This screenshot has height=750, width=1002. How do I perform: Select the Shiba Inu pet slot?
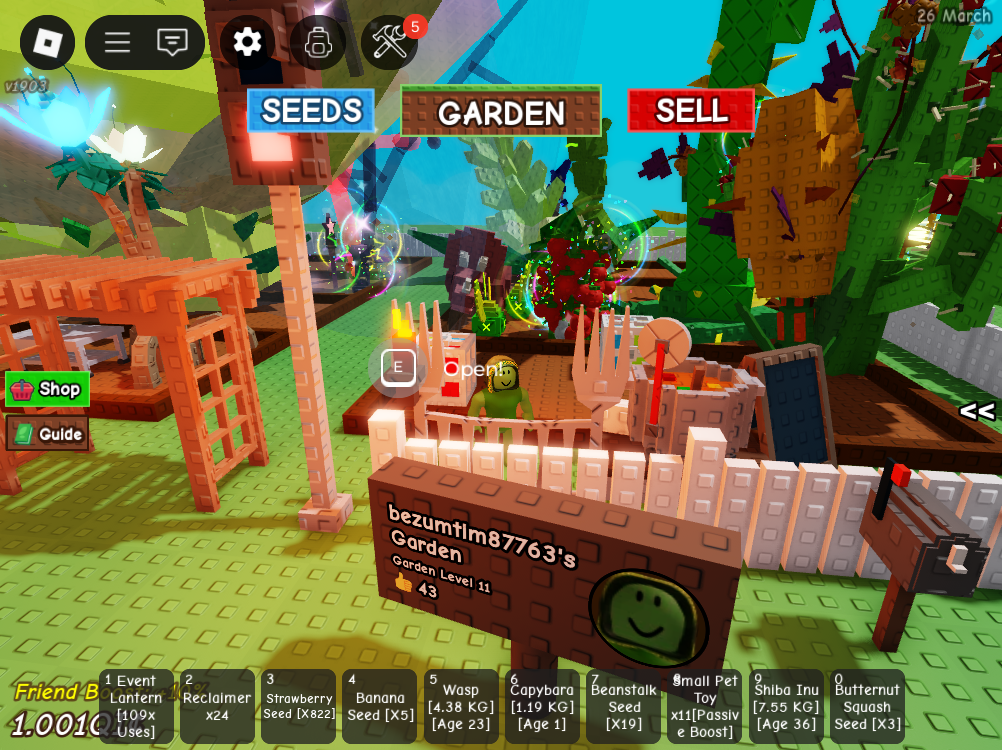click(x=786, y=706)
